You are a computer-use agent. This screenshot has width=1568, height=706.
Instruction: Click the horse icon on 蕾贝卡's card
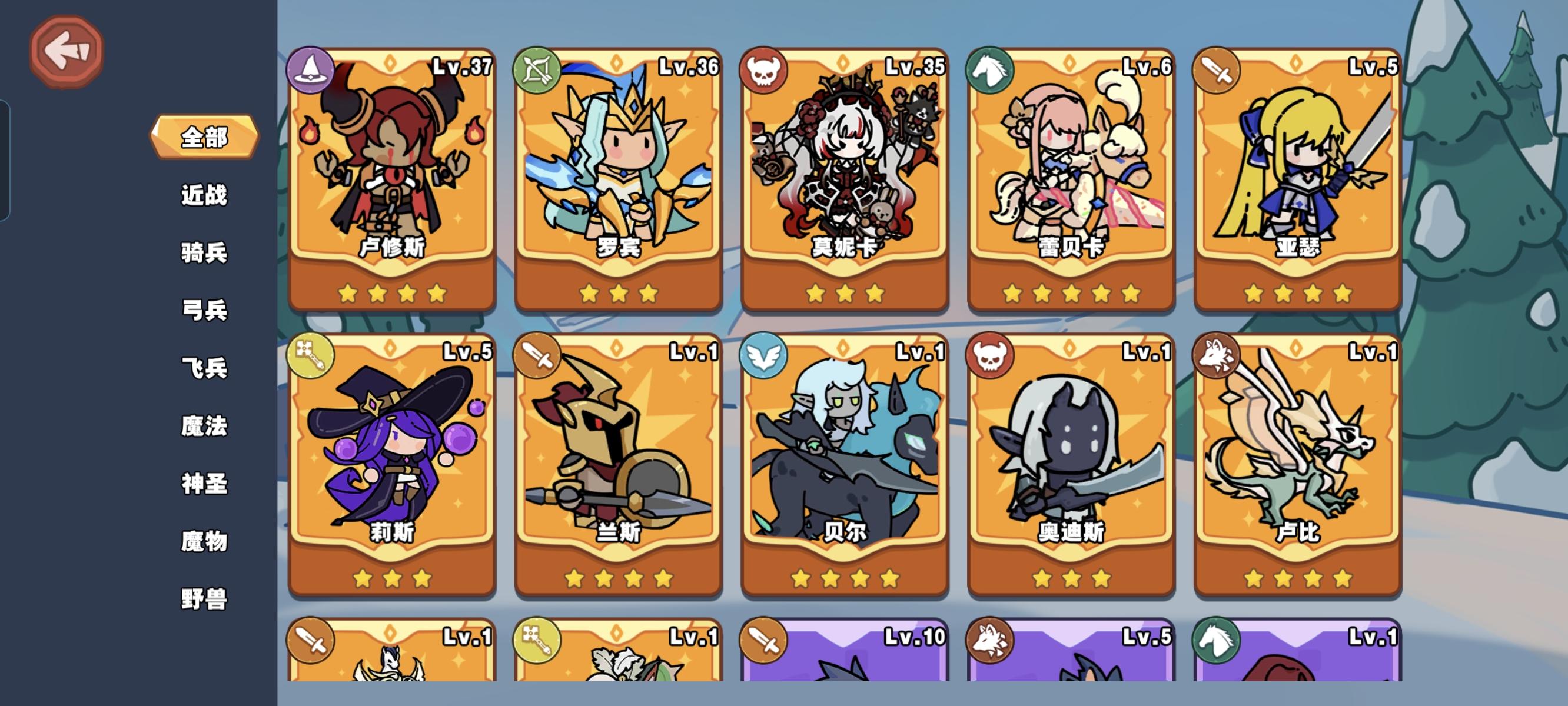(x=992, y=70)
